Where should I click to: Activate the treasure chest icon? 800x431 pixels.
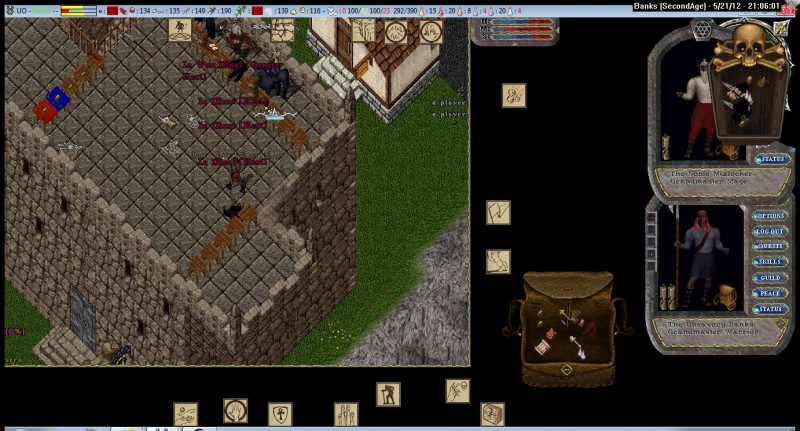(x=492, y=413)
